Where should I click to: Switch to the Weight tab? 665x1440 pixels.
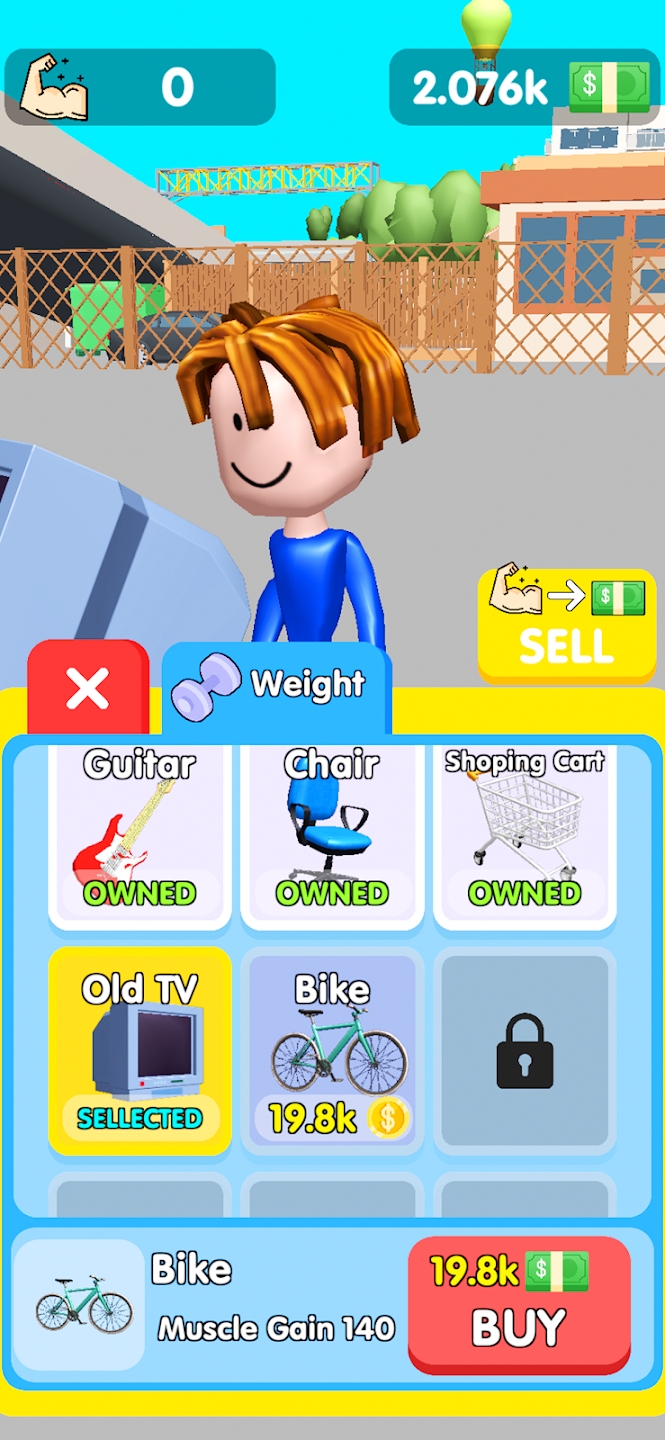coord(276,687)
